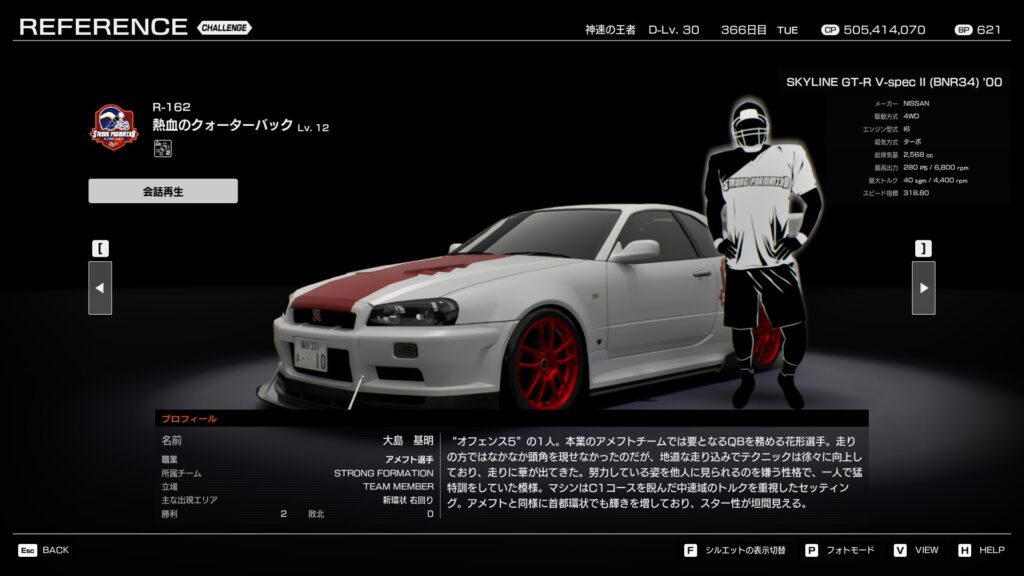
Task: Open photo mode (フォトモード)
Action: coord(839,550)
